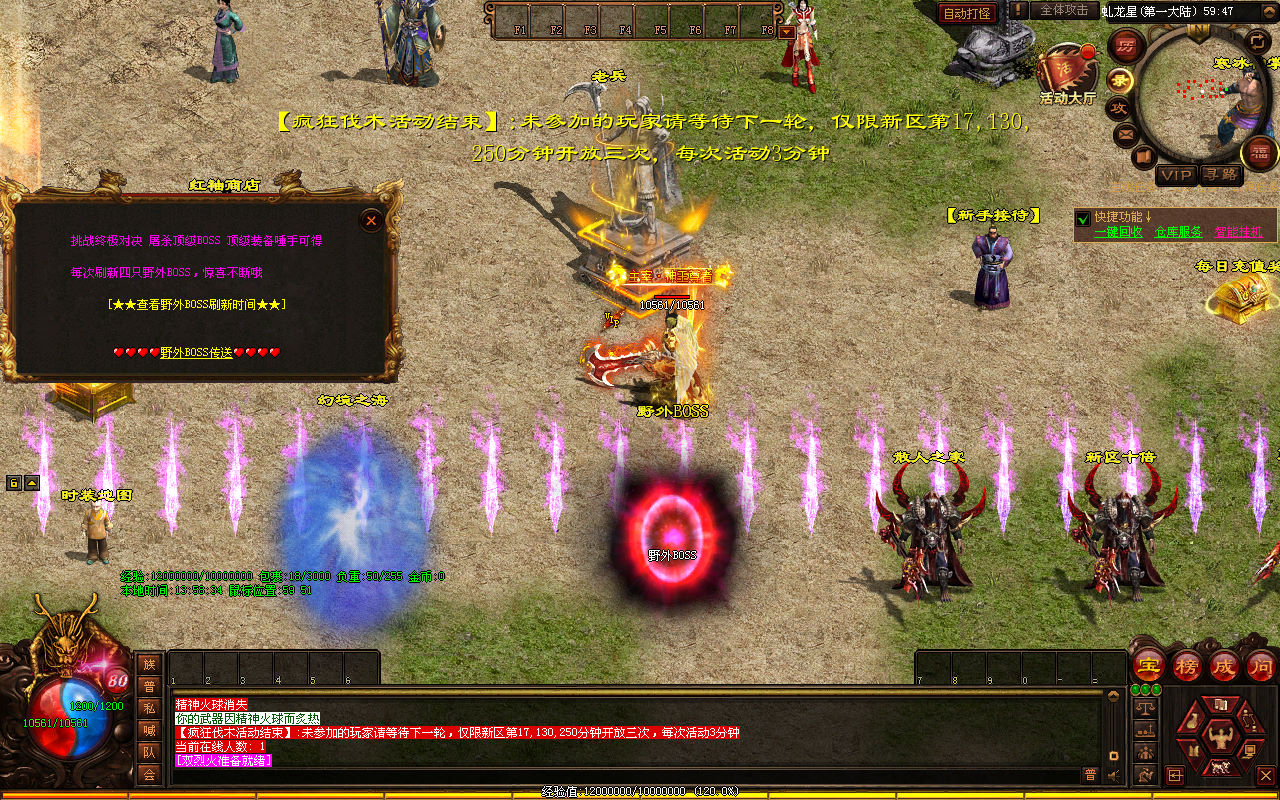Image resolution: width=1280 pixels, height=800 pixels.
Task: Open the 成 achievements round button
Action: click(1224, 665)
